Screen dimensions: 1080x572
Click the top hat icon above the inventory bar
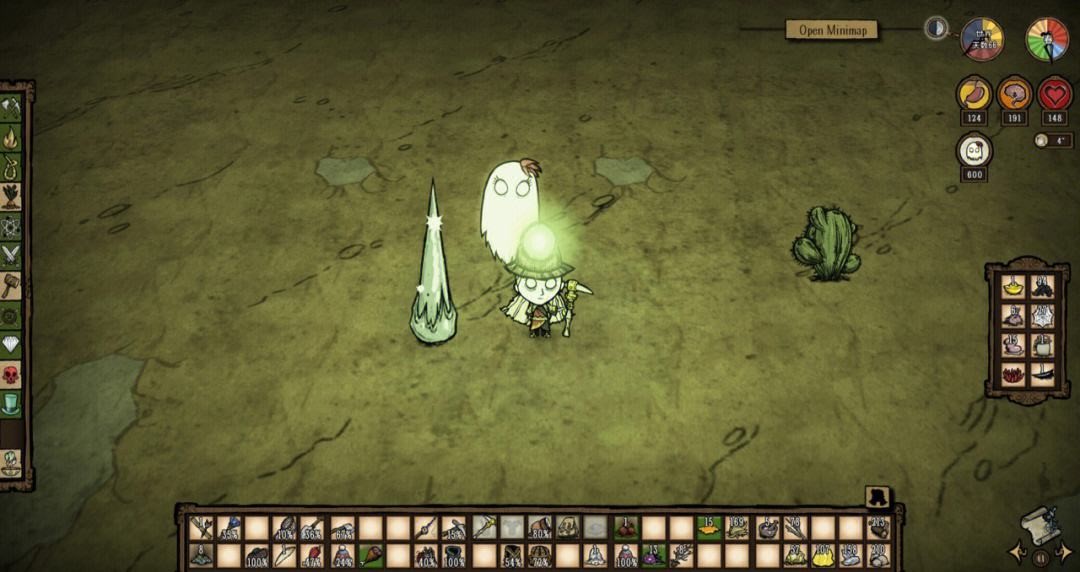tap(878, 497)
